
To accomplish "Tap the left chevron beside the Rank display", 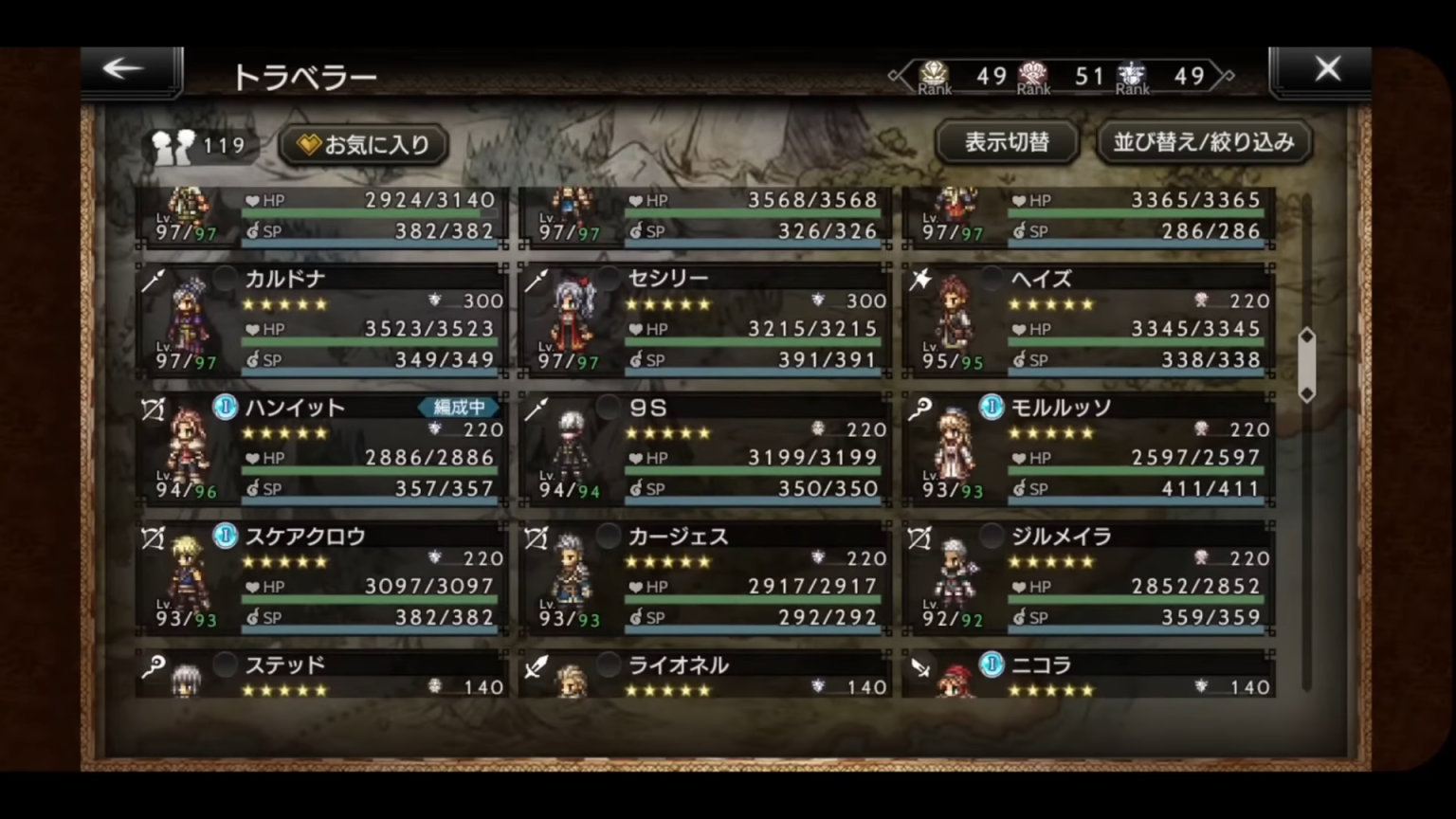I will 892,76.
